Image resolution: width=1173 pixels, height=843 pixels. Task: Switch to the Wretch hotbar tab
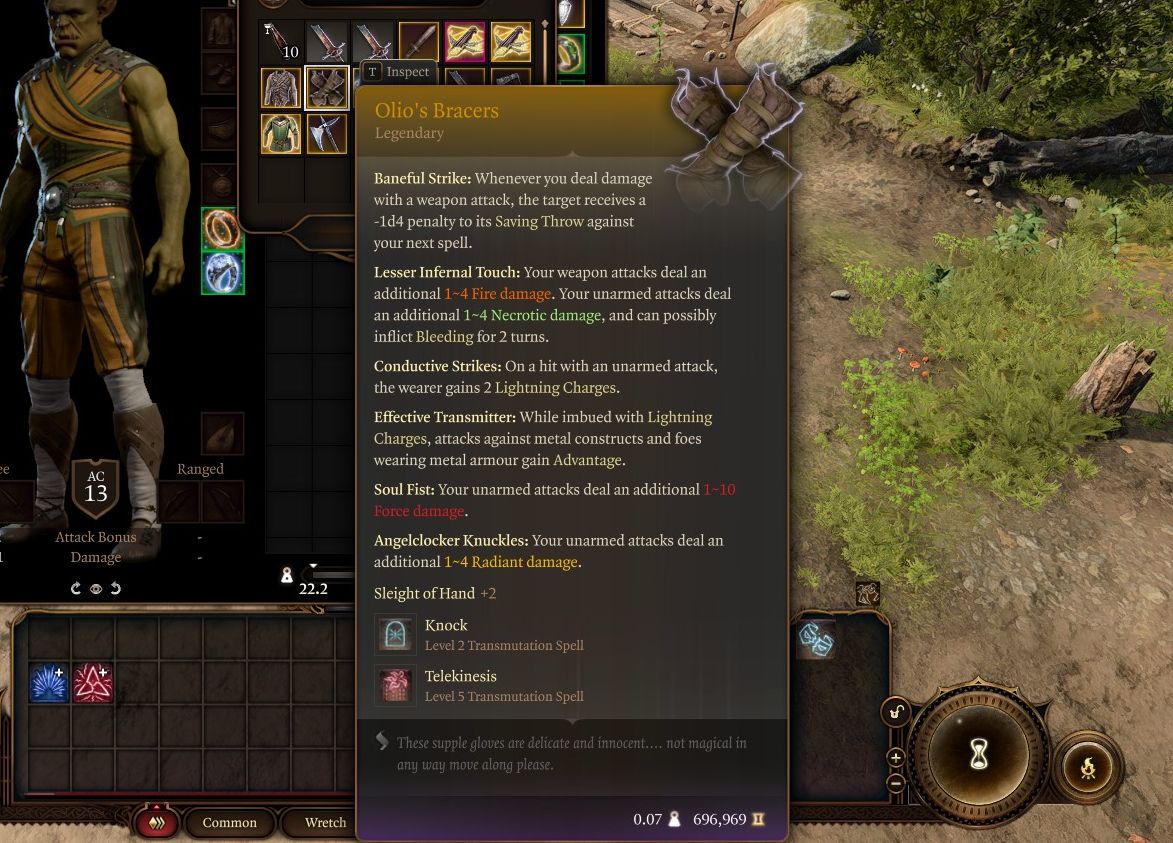coord(325,823)
